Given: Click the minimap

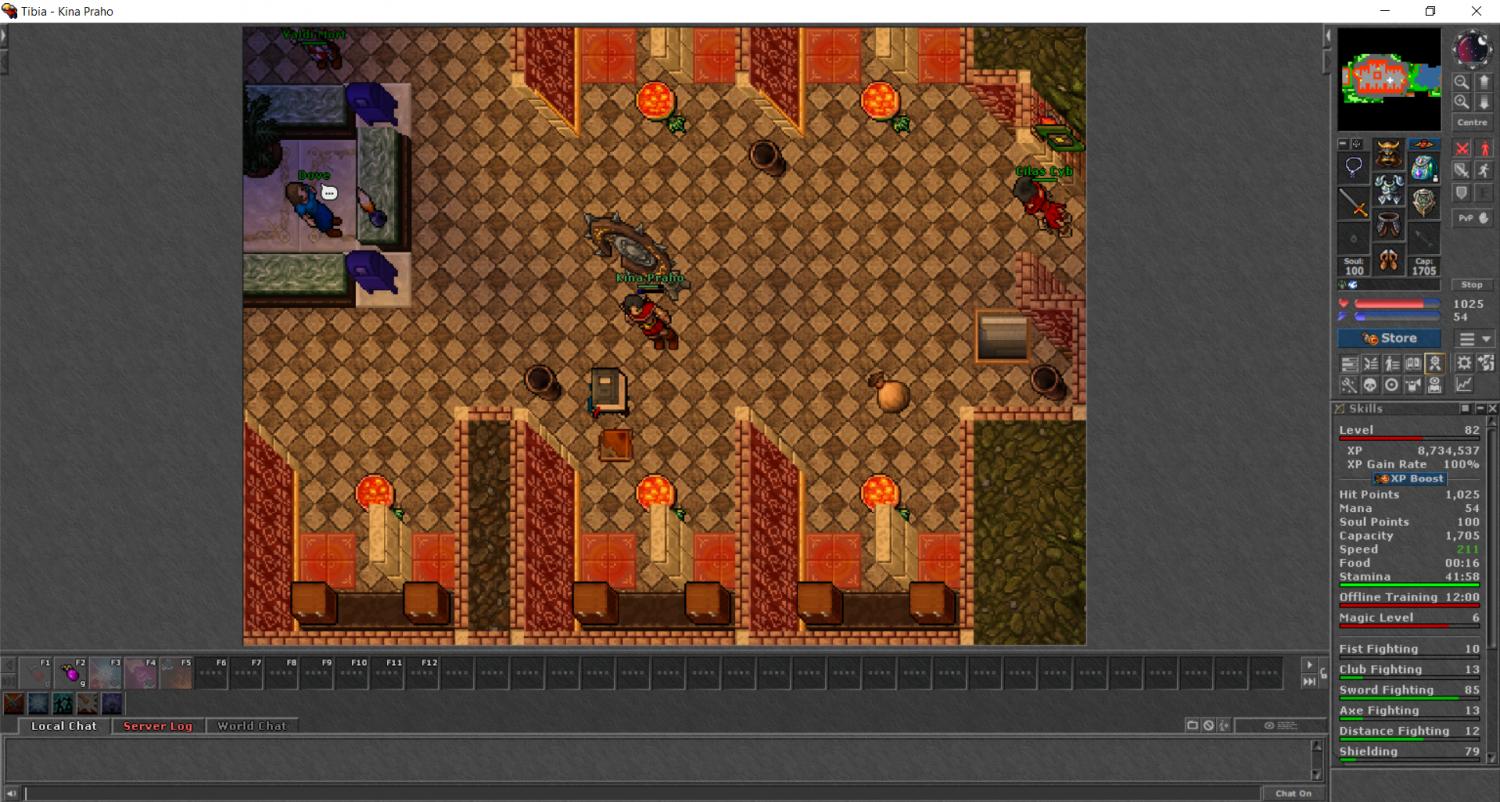Looking at the screenshot, I should click(x=1389, y=79).
